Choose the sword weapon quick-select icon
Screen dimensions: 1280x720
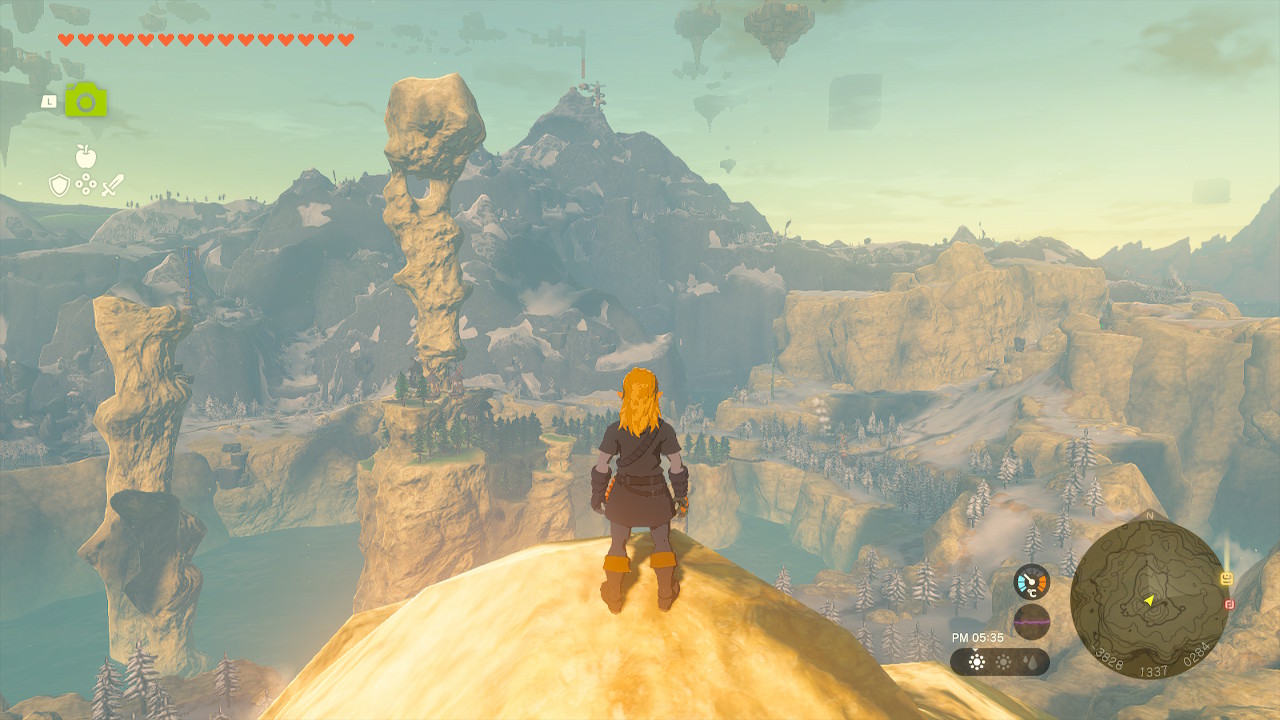112,185
